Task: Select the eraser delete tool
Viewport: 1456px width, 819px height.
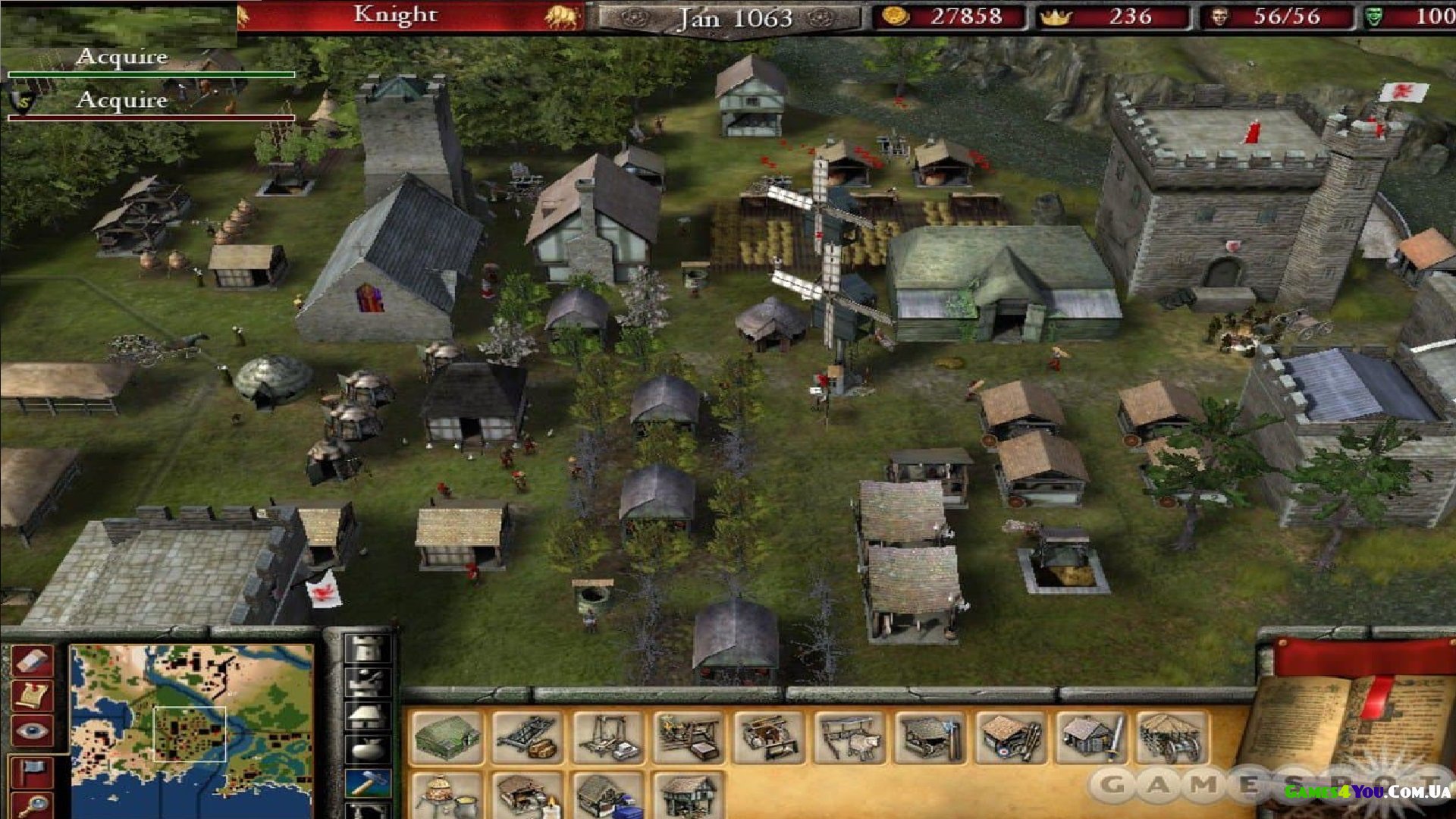Action: pyautogui.click(x=33, y=661)
